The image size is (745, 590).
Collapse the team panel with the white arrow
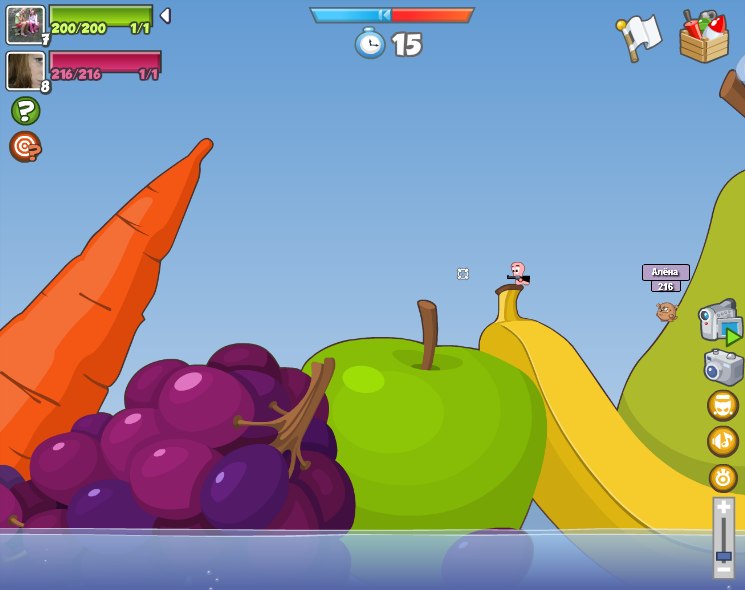(165, 16)
